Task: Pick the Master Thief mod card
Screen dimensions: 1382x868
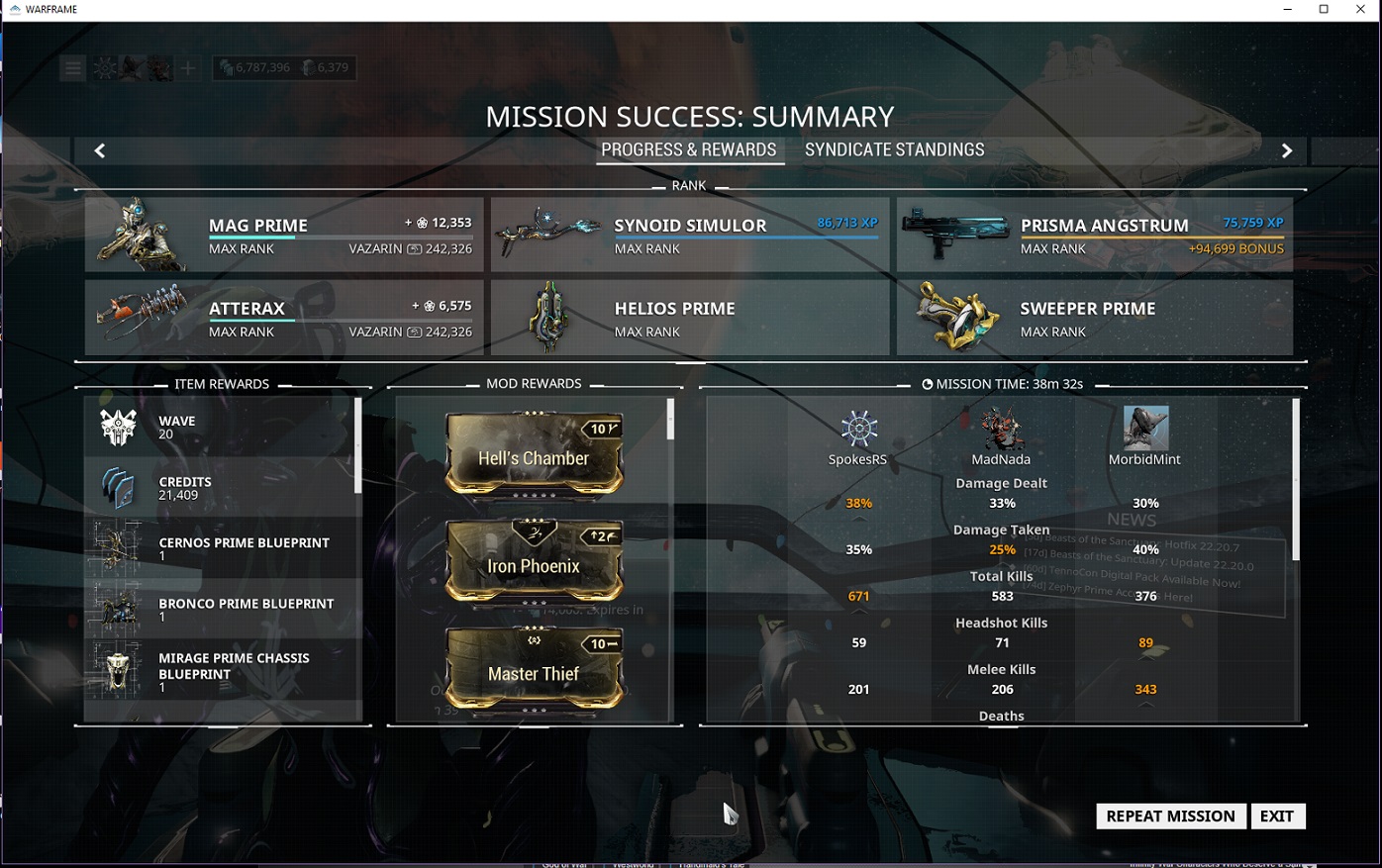Action: pyautogui.click(x=534, y=670)
